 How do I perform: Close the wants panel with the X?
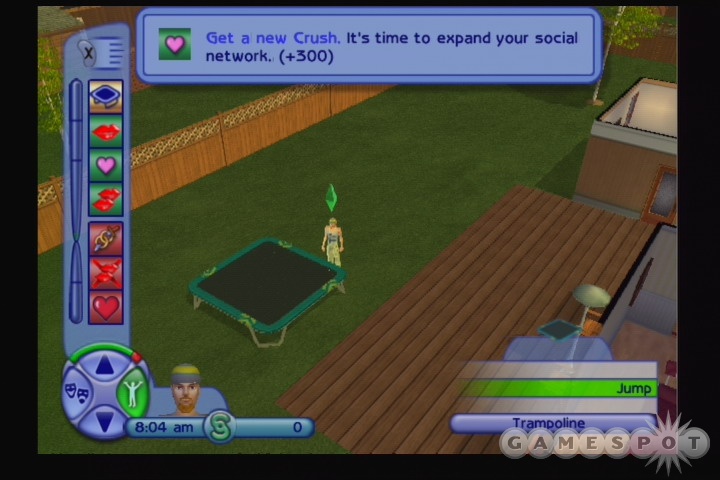[88, 51]
